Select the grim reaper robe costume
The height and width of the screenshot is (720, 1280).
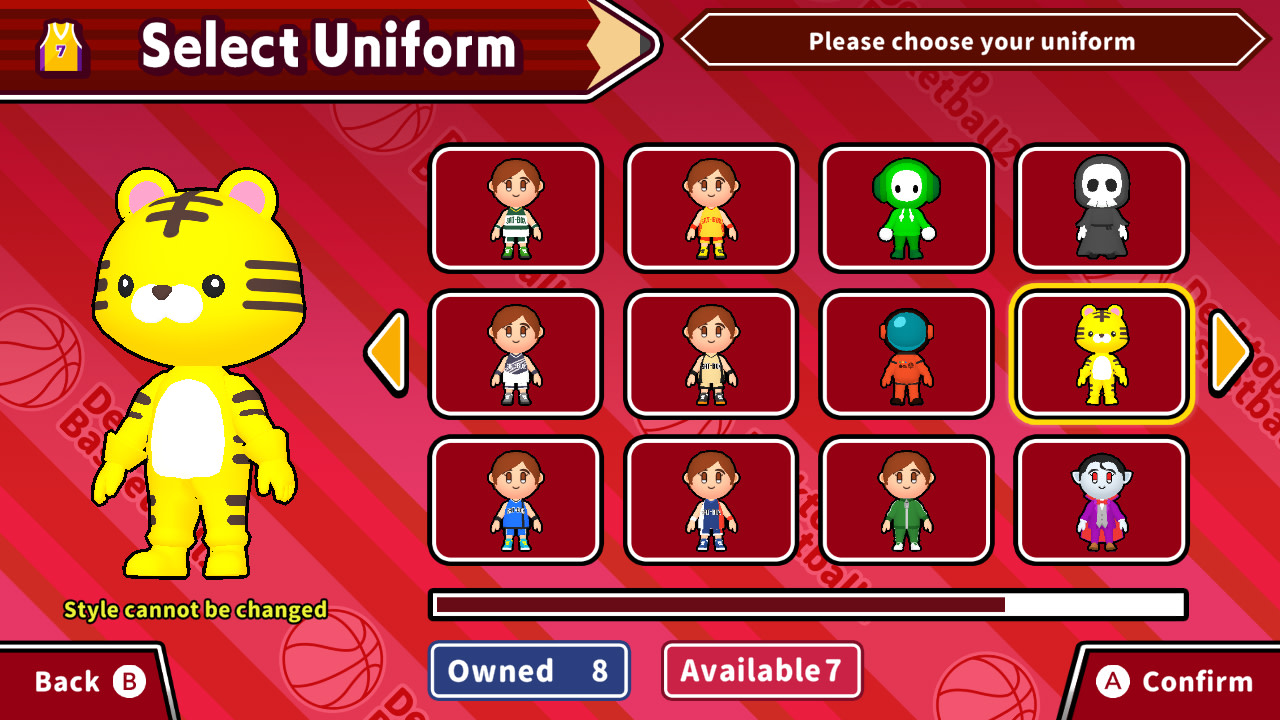tap(1100, 207)
